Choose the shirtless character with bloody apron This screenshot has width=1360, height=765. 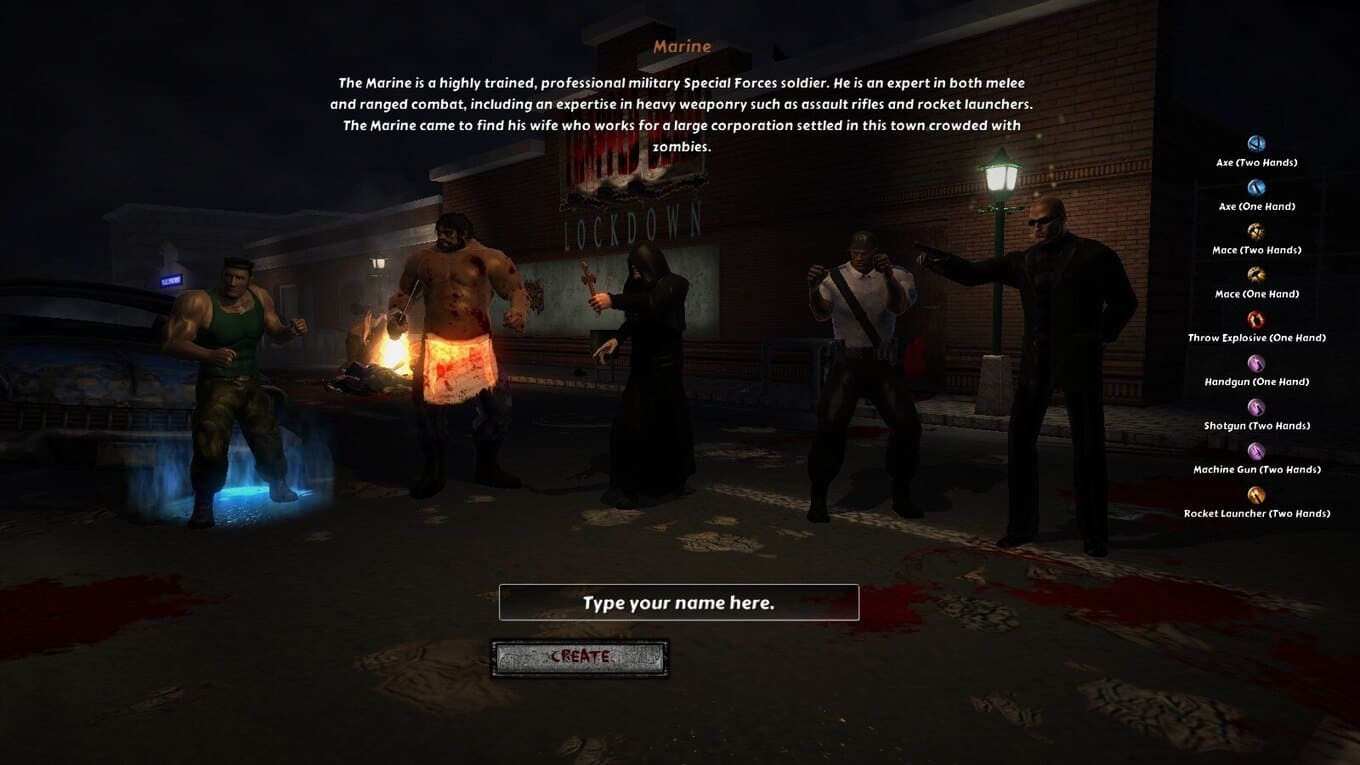coord(461,350)
